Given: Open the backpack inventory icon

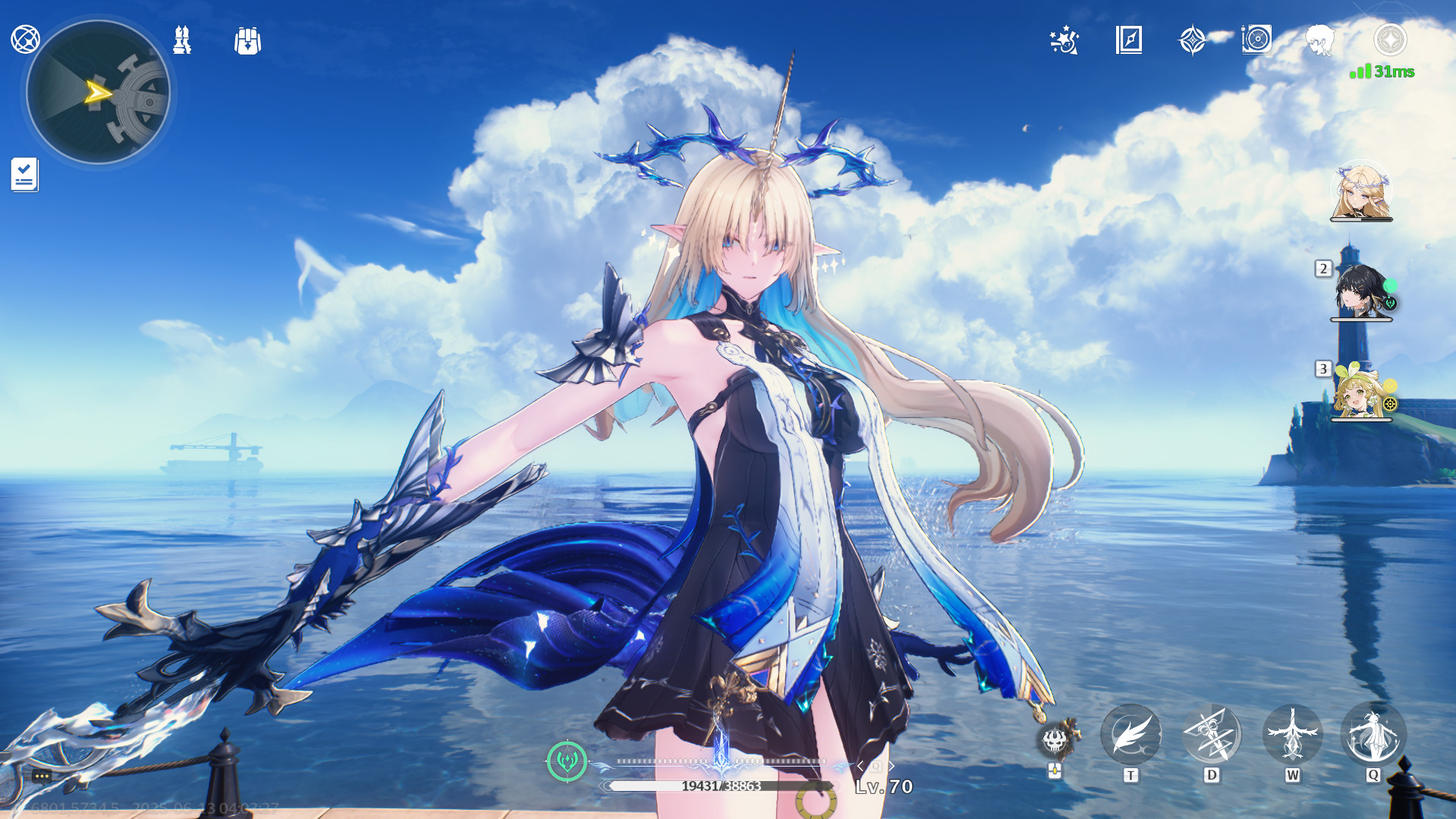Looking at the screenshot, I should [248, 41].
